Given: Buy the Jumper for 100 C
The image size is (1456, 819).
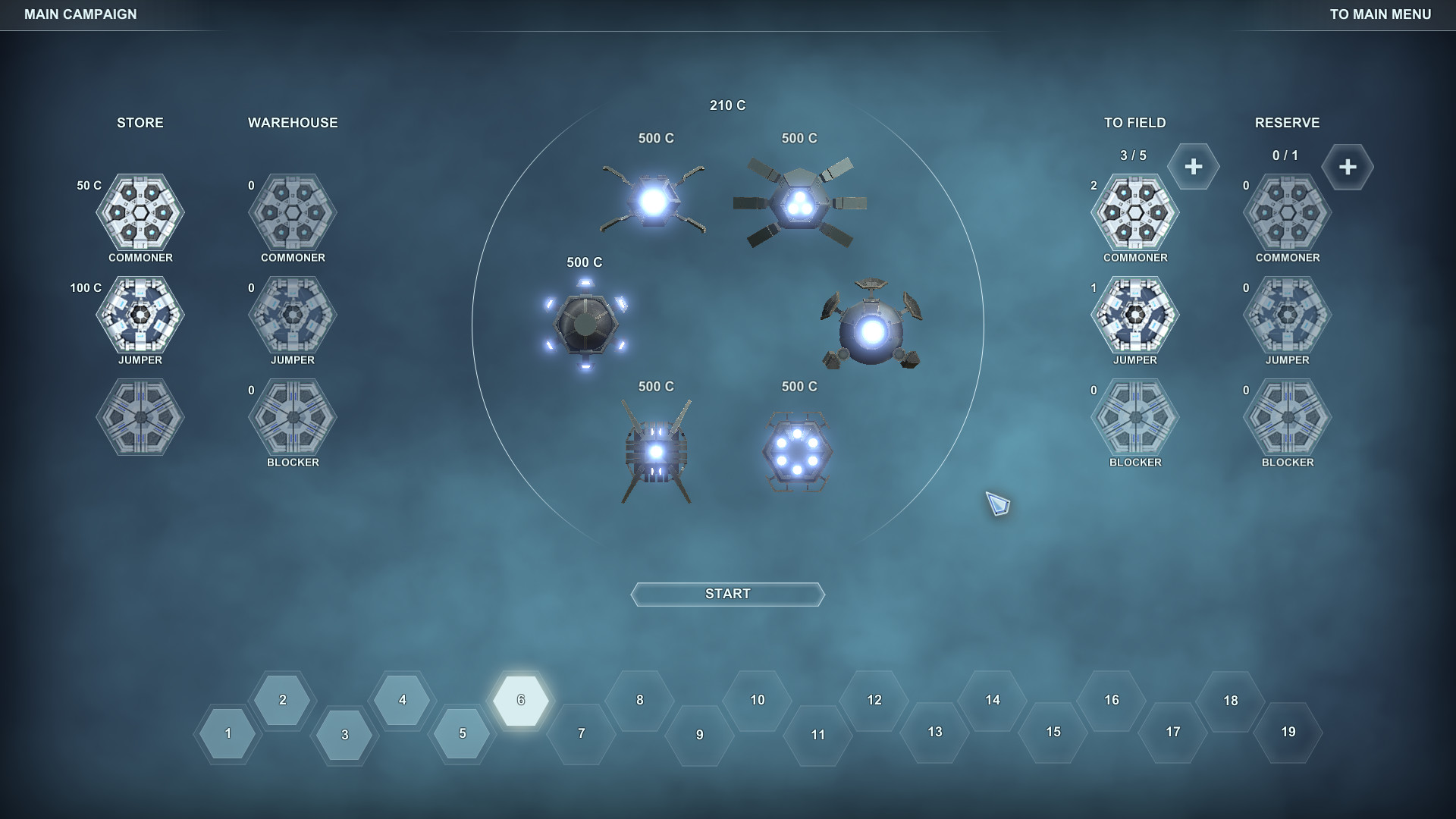Looking at the screenshot, I should [140, 317].
